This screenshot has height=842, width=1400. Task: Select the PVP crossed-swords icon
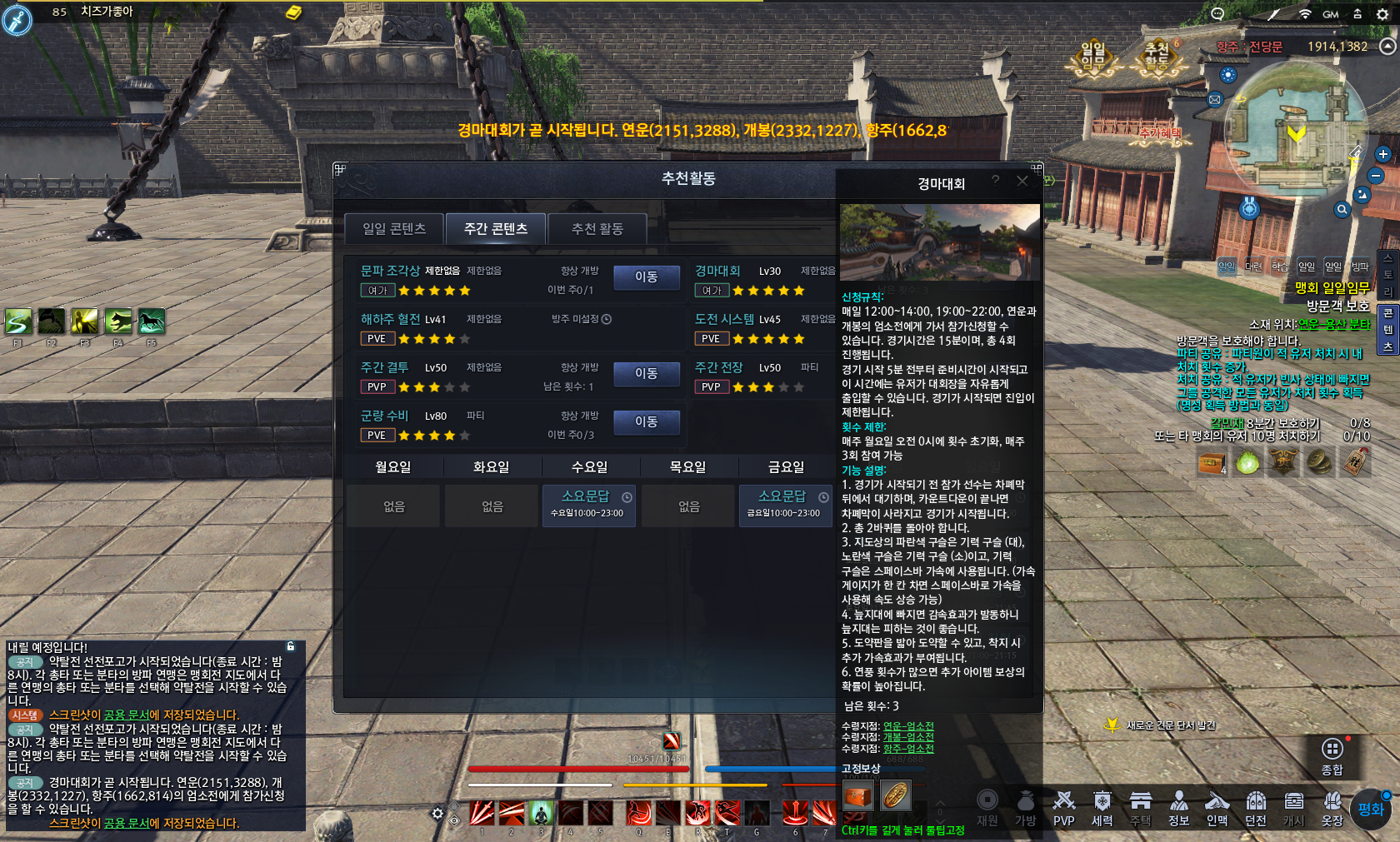(1064, 804)
